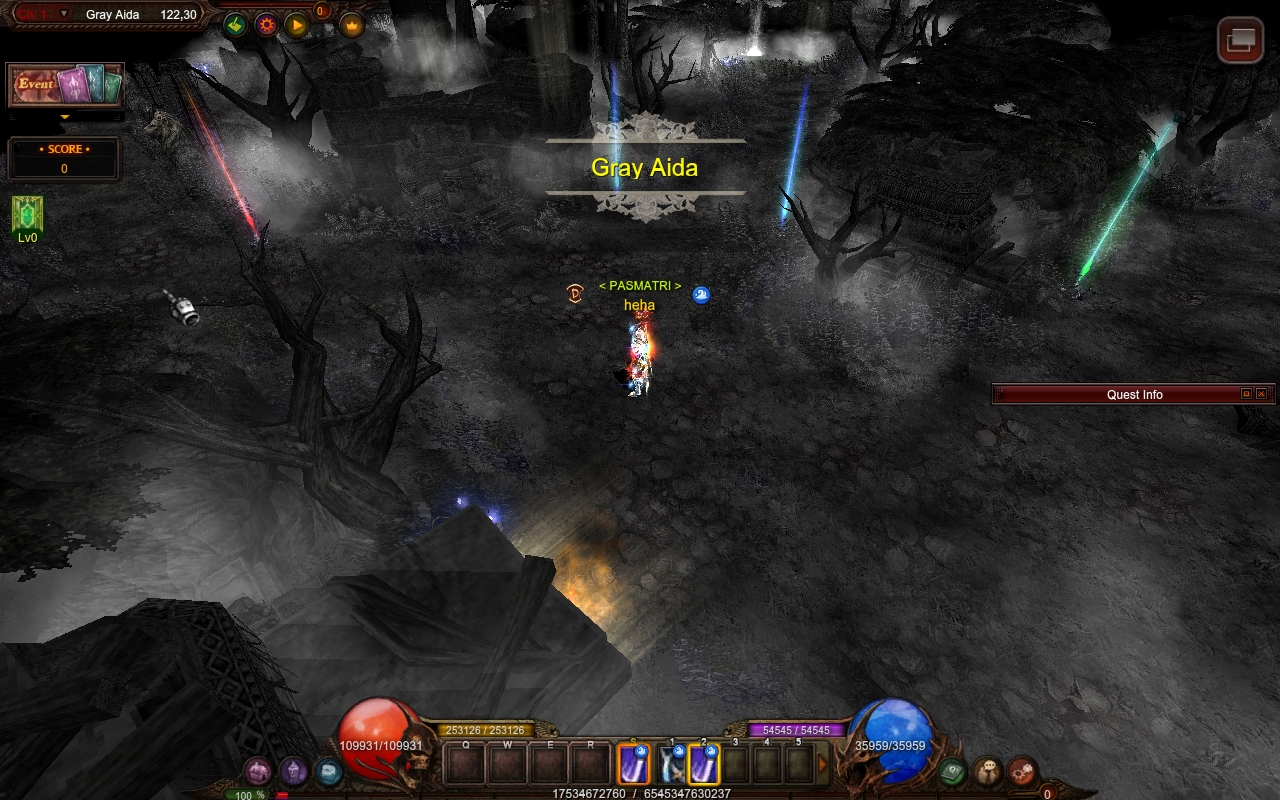1280x800 pixels.
Task: Select the green Lv0 banner icon
Action: [x=27, y=215]
